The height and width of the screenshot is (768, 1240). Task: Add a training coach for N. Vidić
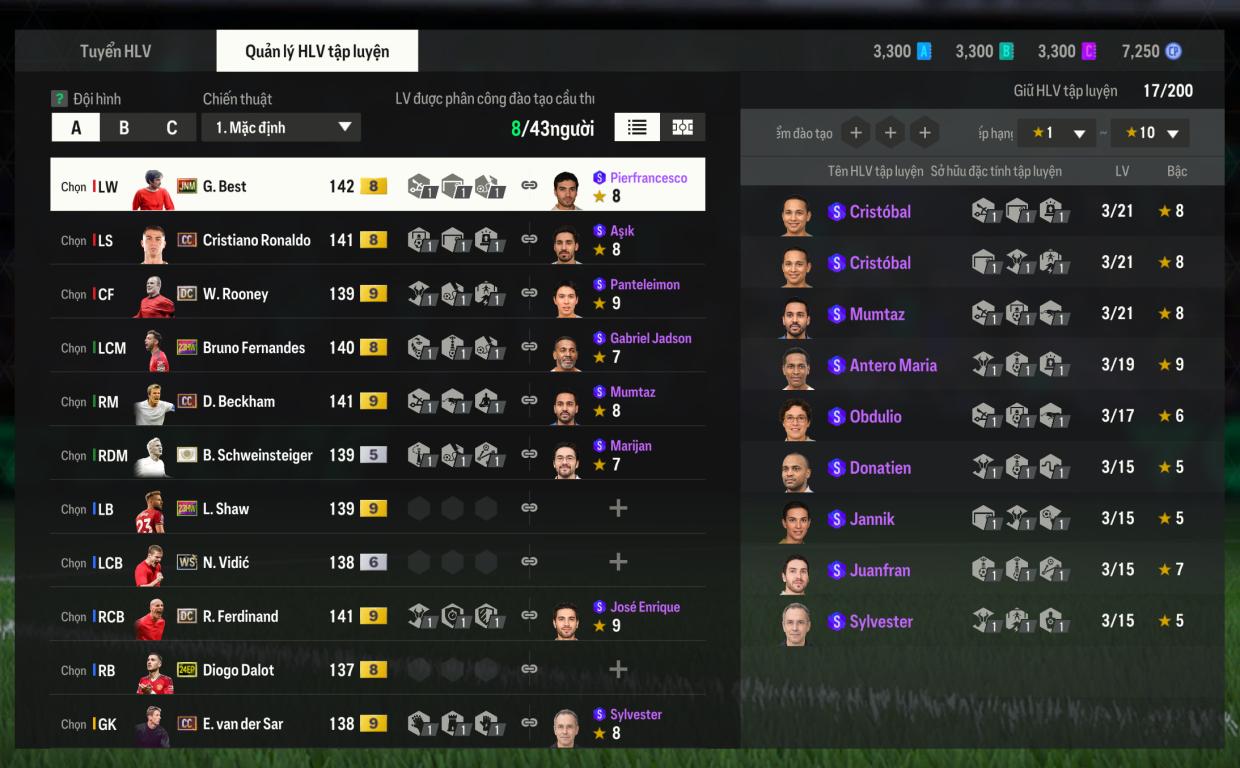click(618, 562)
